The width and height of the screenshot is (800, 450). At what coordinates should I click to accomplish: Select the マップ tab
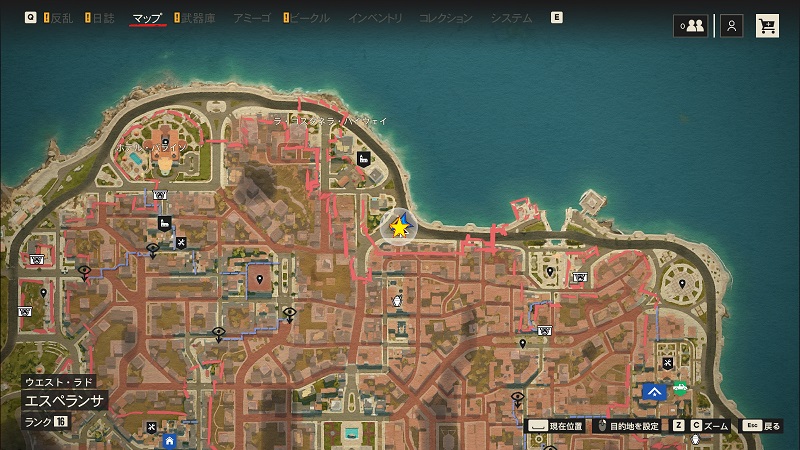(x=147, y=18)
